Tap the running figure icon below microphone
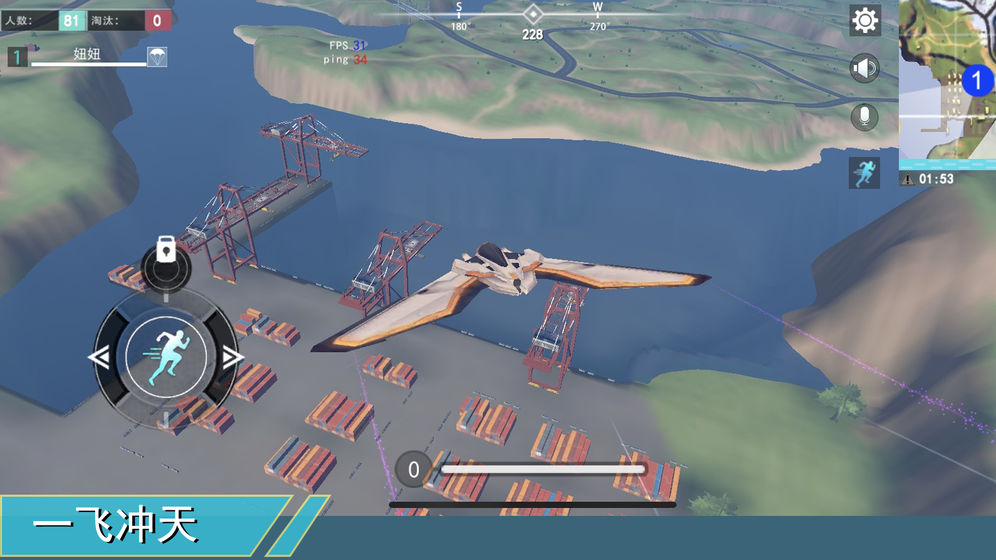Screen dimensions: 996x560 865,172
